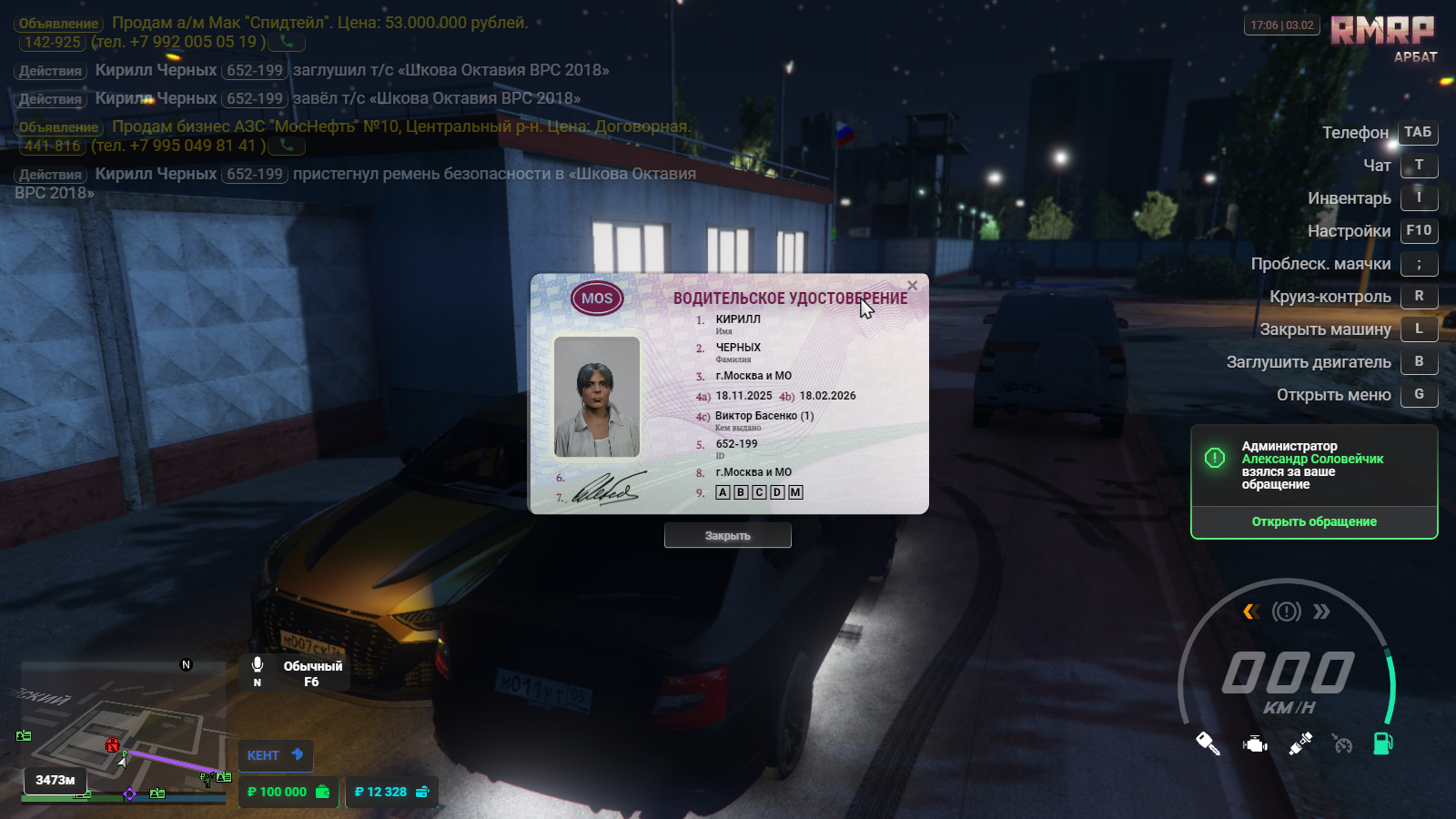
Task: Click the 12 328 bank card balance
Action: pos(391,792)
